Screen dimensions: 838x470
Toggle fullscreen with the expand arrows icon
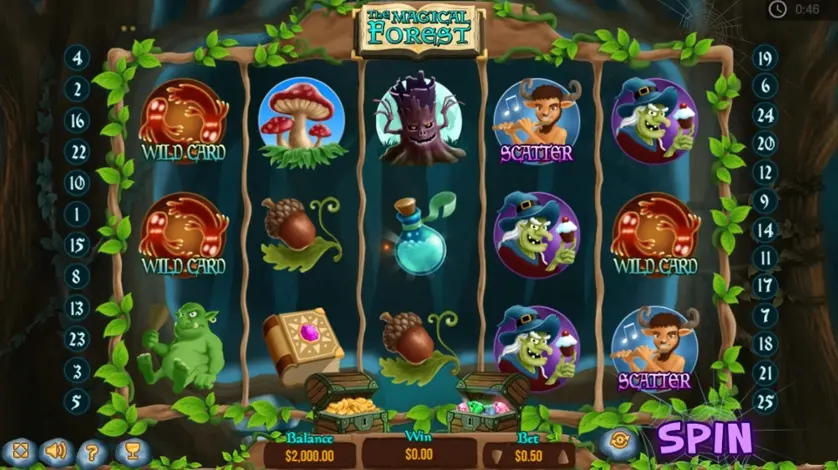20,451
